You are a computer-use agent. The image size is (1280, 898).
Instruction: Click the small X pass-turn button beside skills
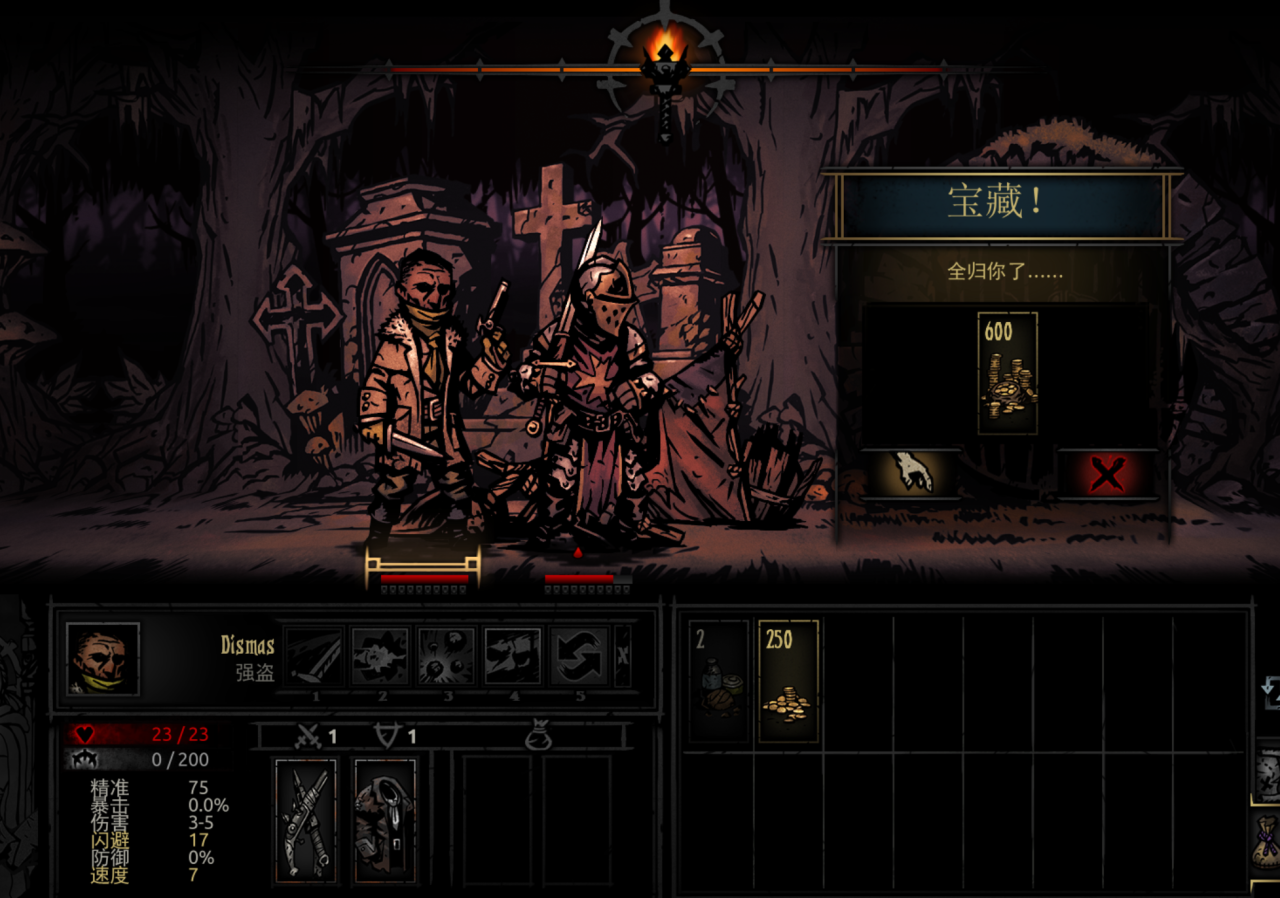point(623,656)
